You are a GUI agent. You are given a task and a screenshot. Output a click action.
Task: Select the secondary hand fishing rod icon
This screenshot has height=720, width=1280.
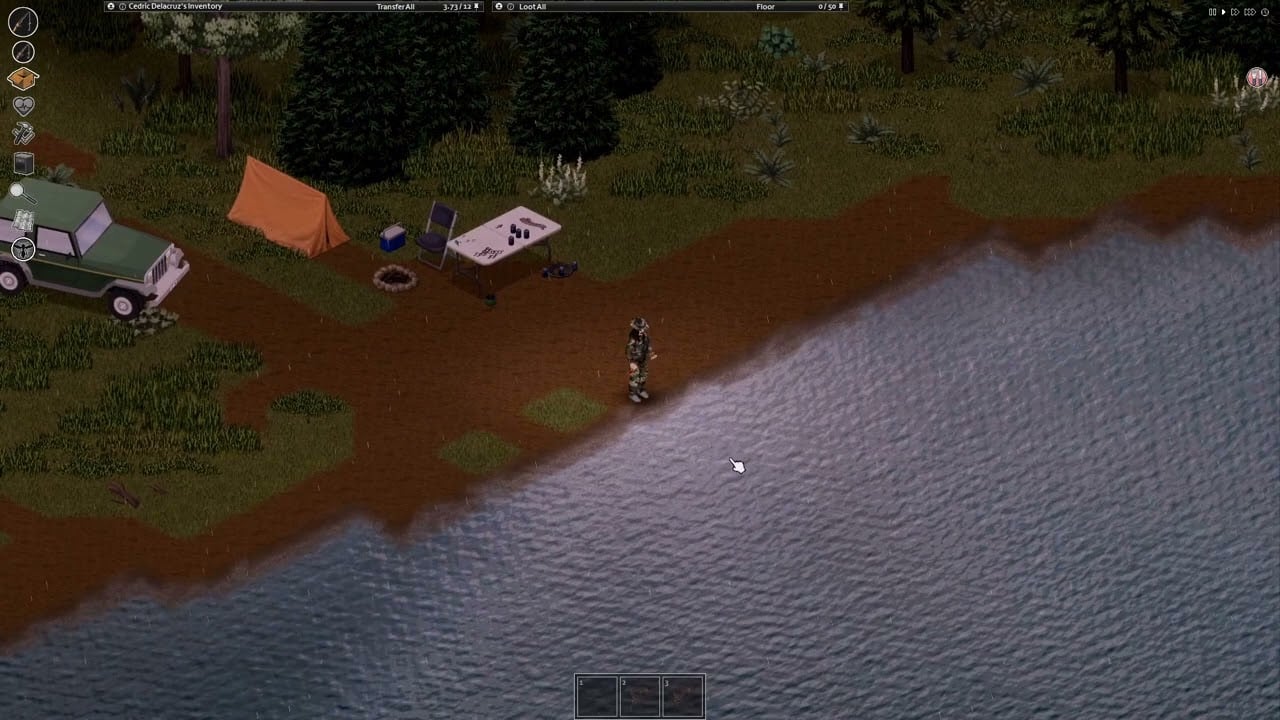(x=24, y=51)
